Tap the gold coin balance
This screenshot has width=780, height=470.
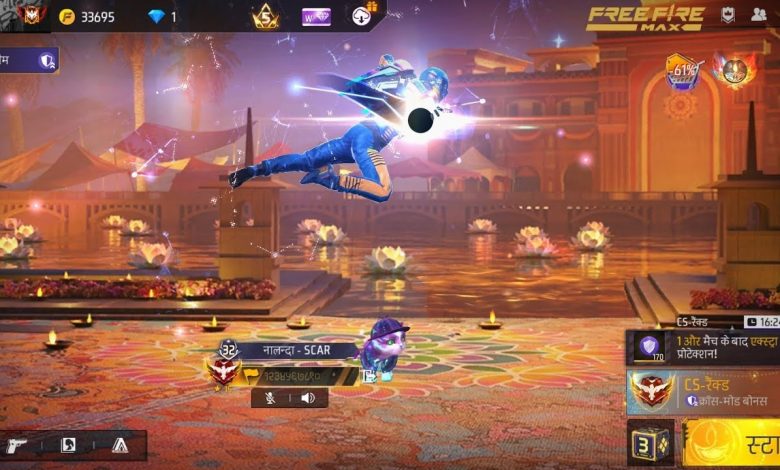88,17
